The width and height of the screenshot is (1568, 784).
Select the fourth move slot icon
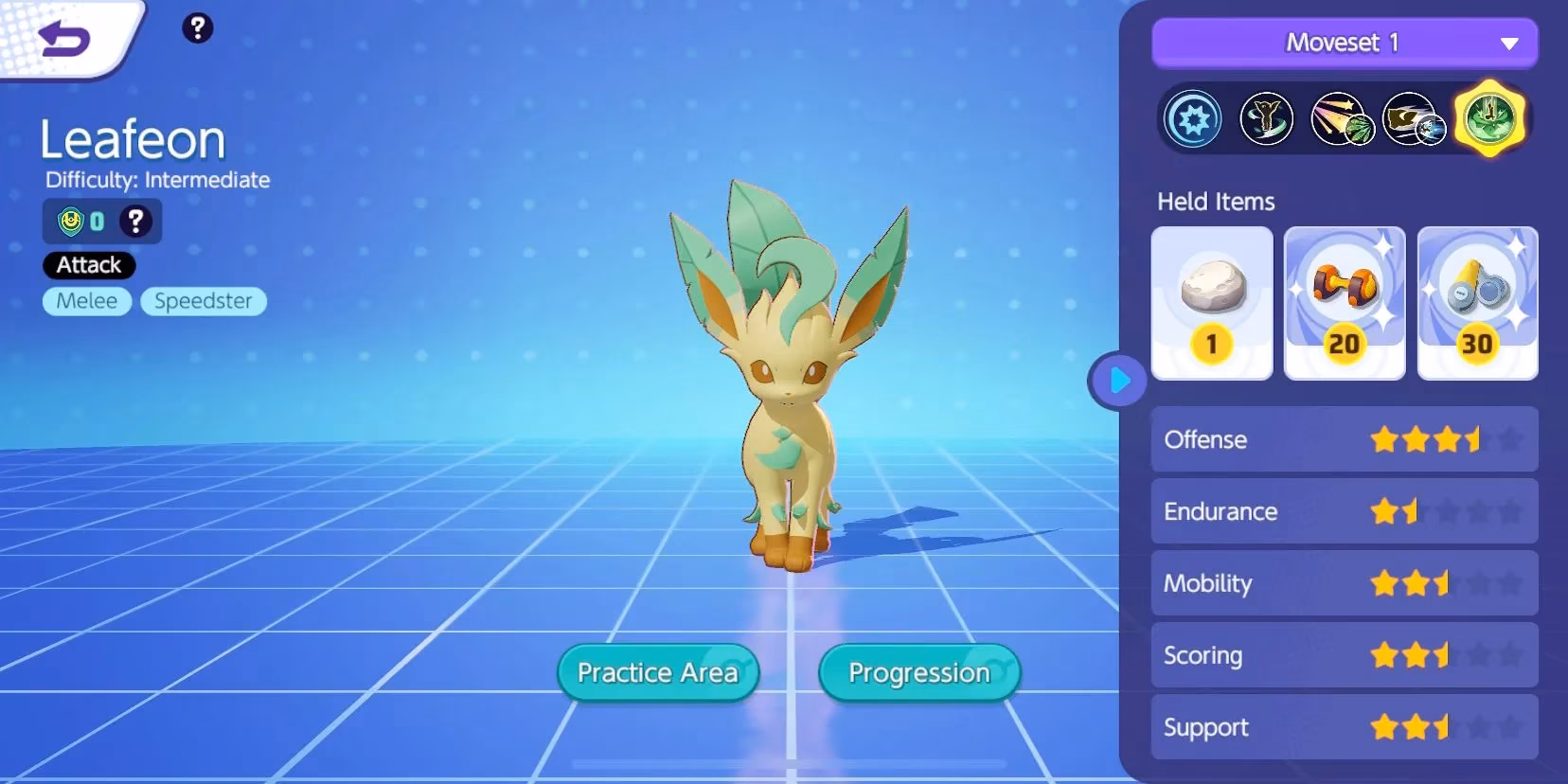click(1417, 120)
